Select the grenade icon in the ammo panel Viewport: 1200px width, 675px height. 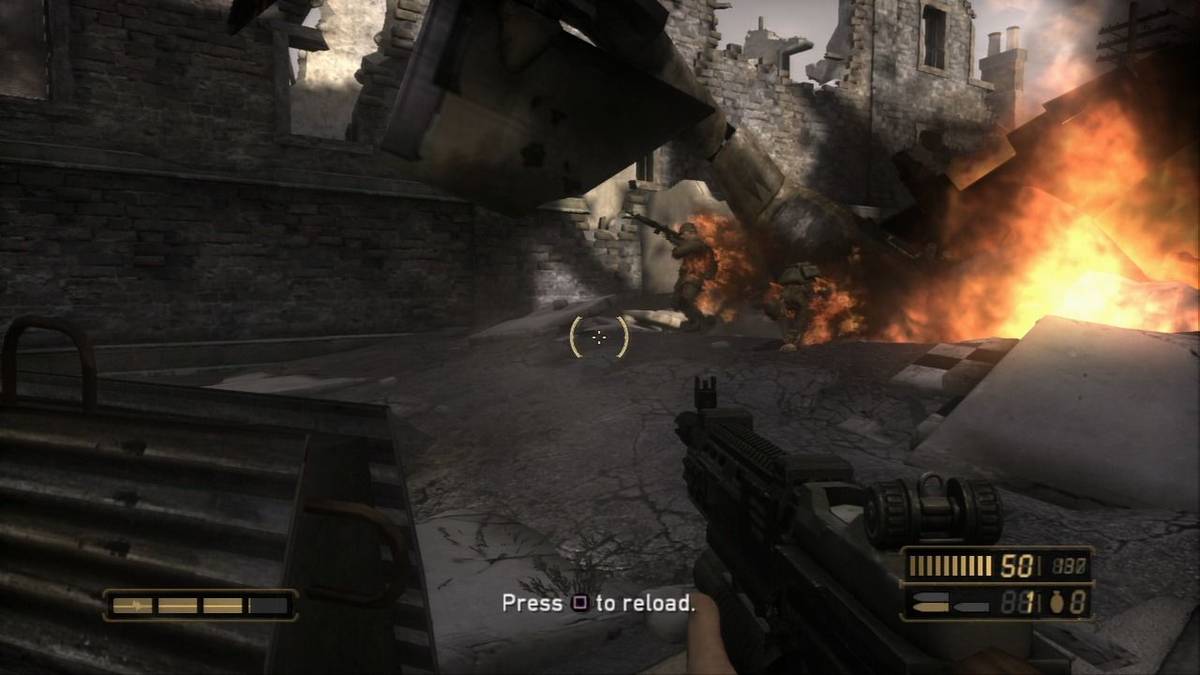(1057, 602)
